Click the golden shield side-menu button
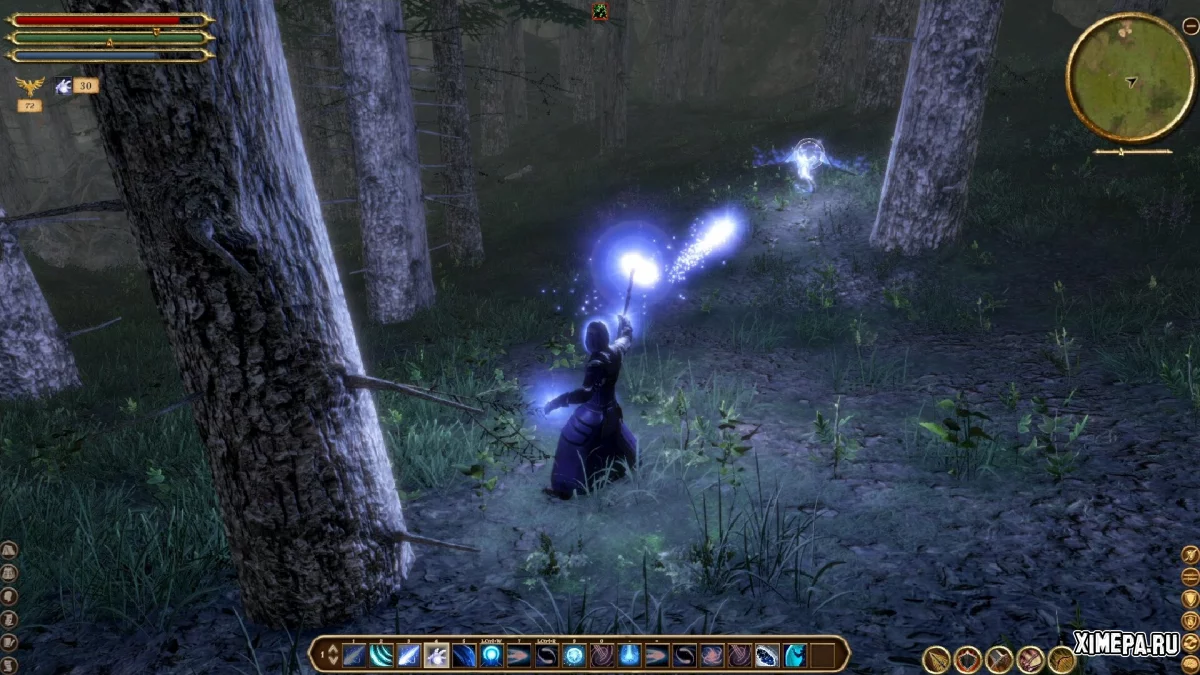 coord(1190,598)
